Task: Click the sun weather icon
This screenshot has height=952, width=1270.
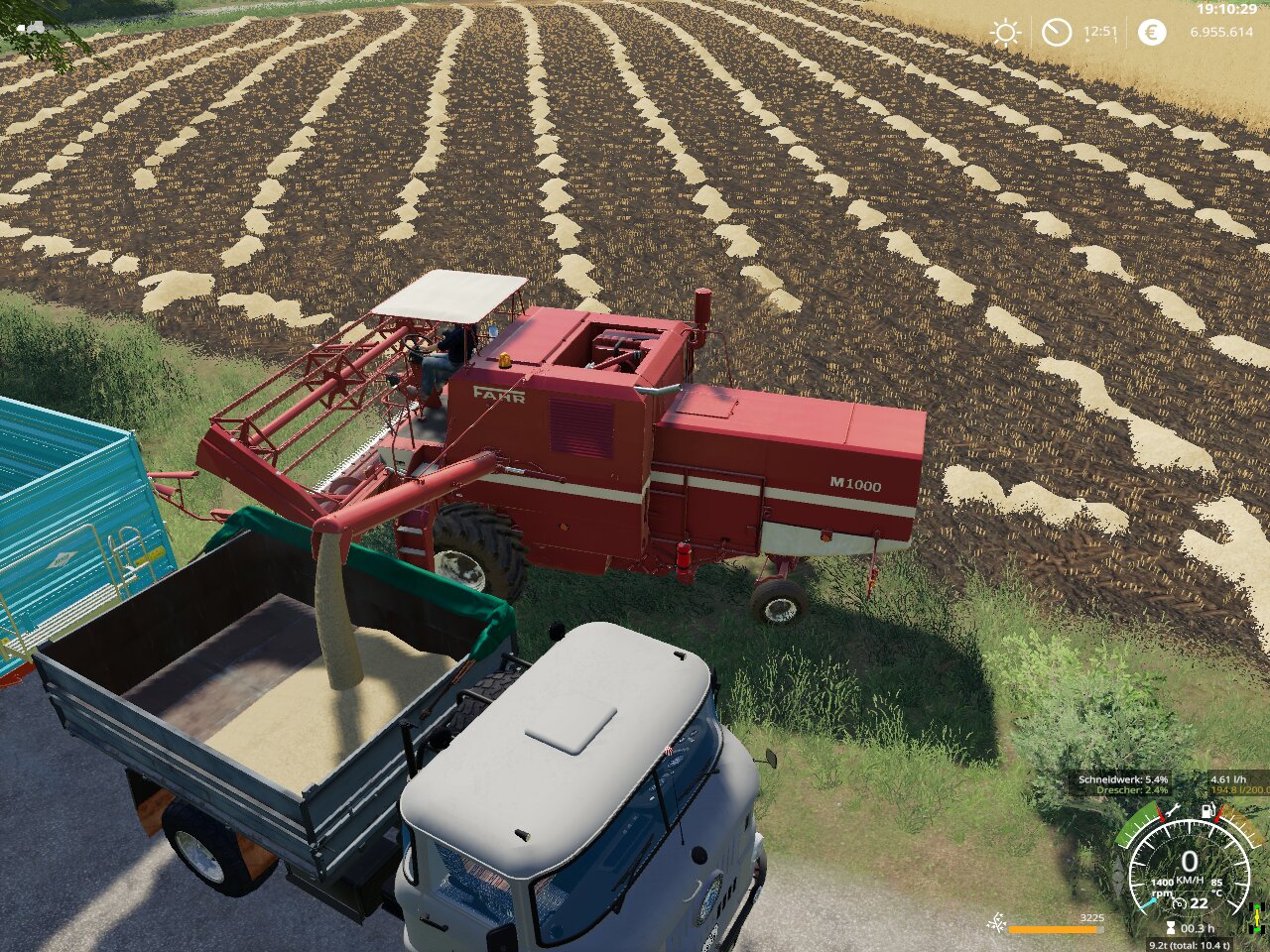Action: pos(1005,33)
